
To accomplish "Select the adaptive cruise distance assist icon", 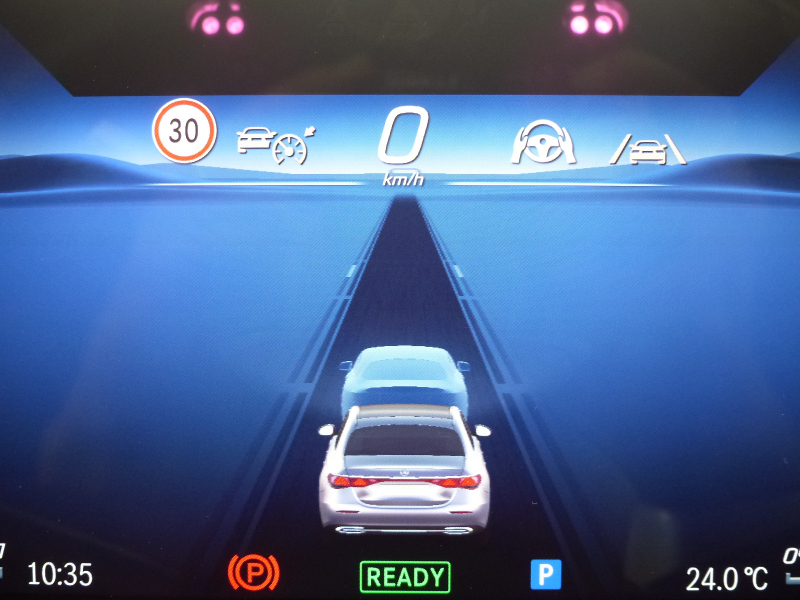I will [273, 145].
